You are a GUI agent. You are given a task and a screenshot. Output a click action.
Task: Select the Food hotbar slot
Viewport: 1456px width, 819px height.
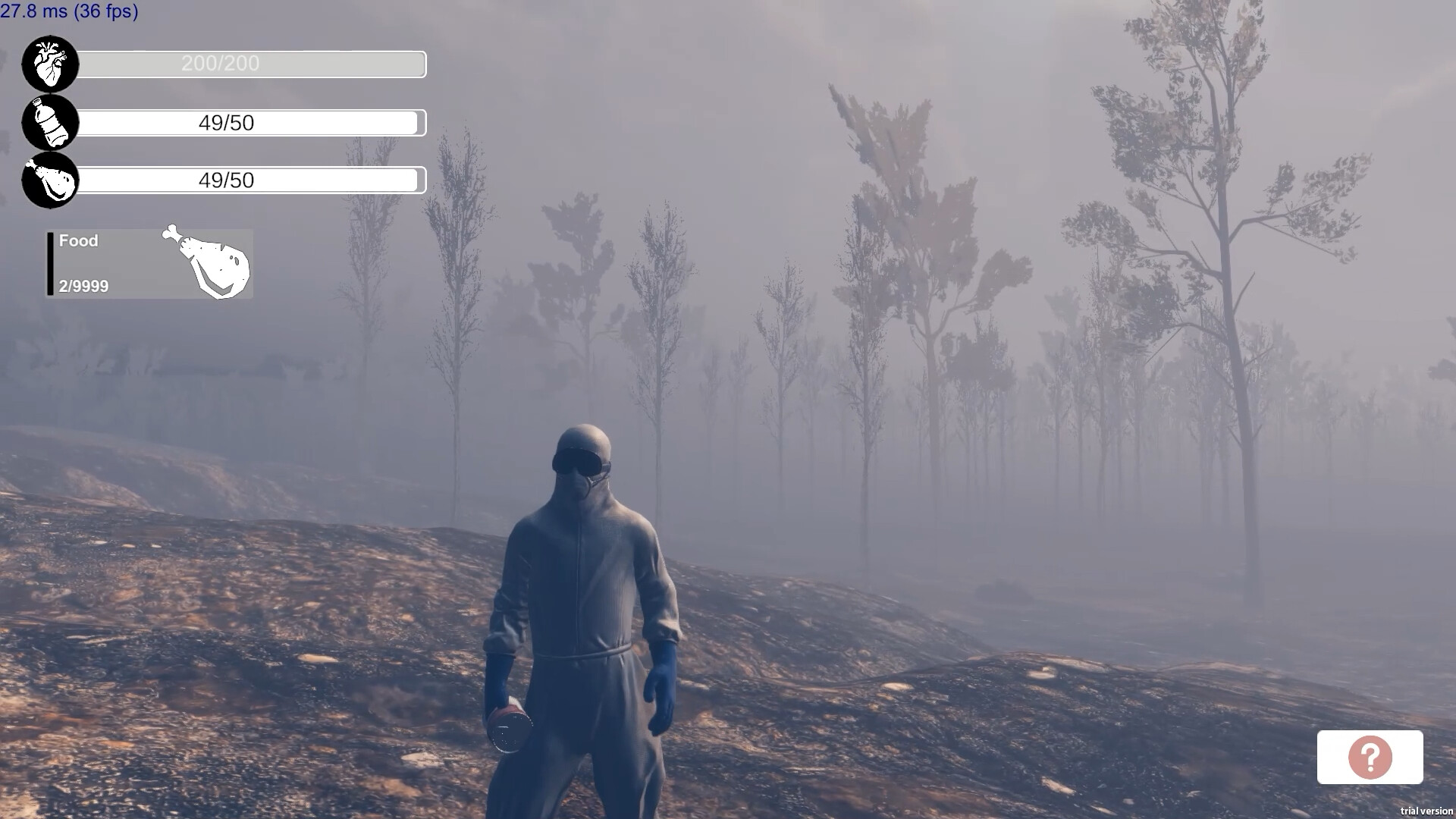(148, 263)
